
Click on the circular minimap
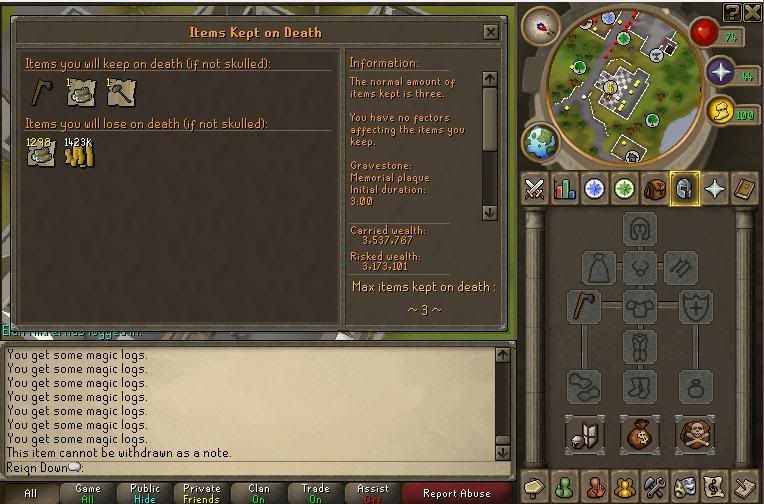(609, 85)
